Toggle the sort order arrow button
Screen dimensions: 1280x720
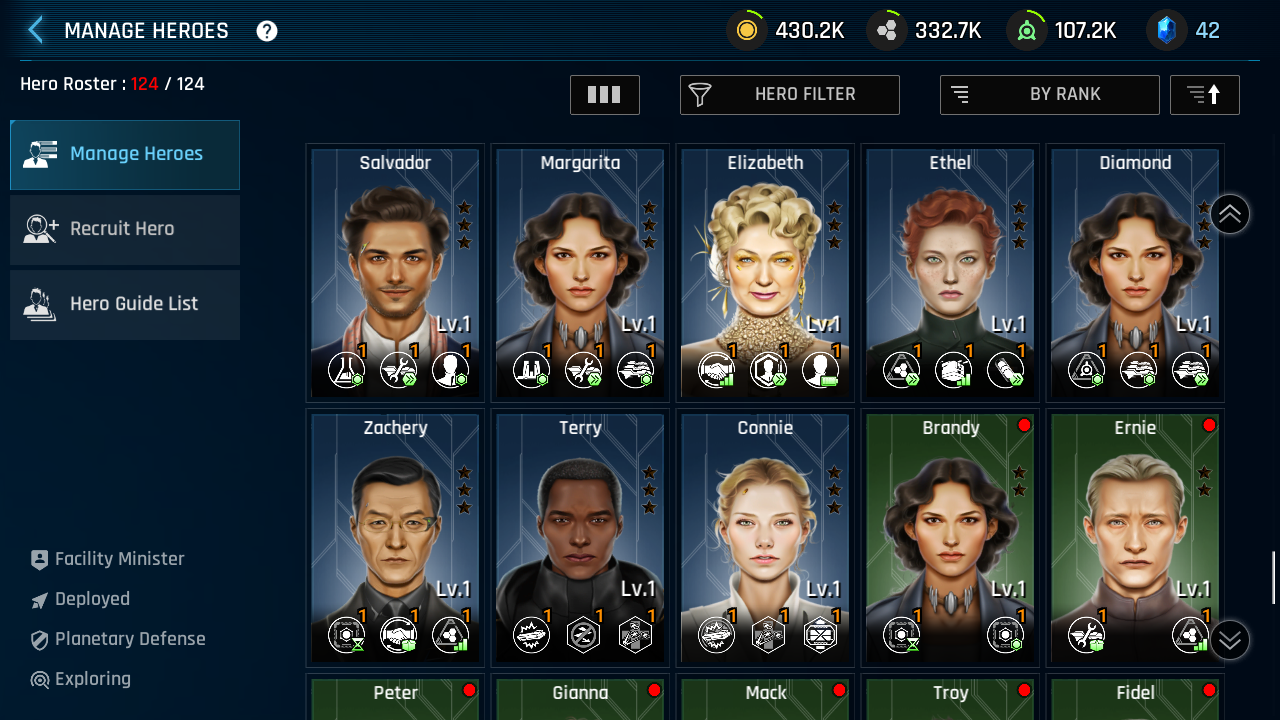[1204, 95]
